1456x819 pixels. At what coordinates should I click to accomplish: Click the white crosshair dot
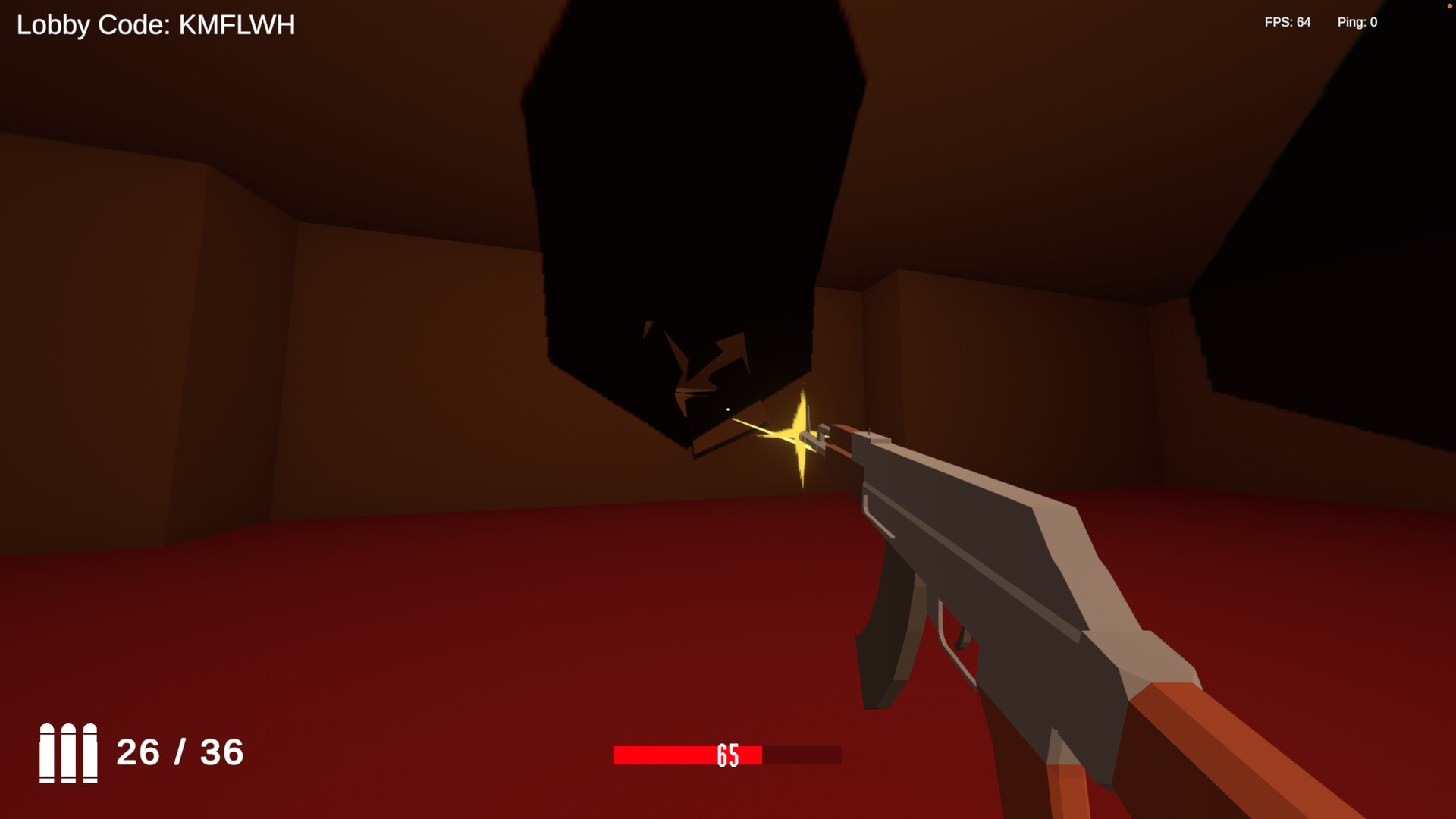click(x=728, y=409)
